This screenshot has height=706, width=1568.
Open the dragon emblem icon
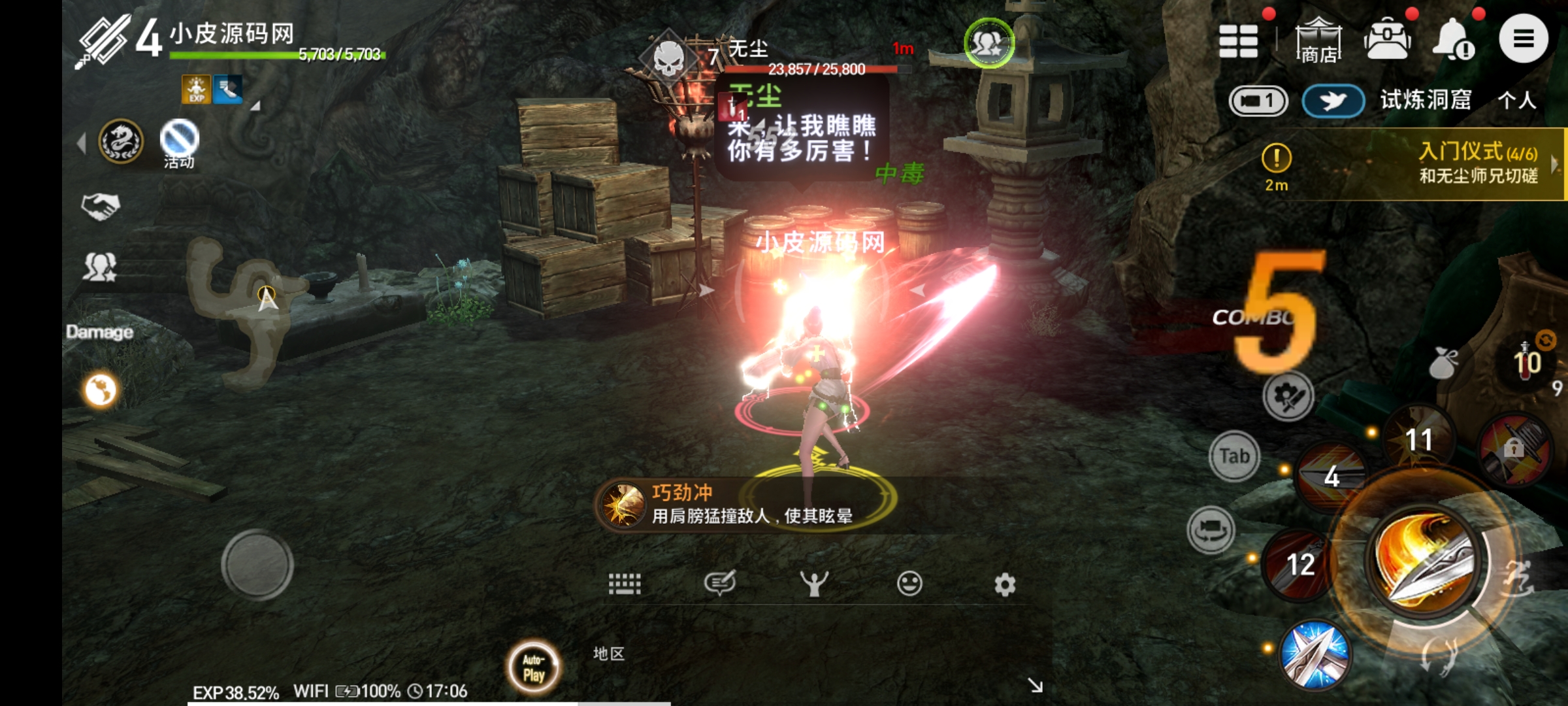[x=121, y=141]
